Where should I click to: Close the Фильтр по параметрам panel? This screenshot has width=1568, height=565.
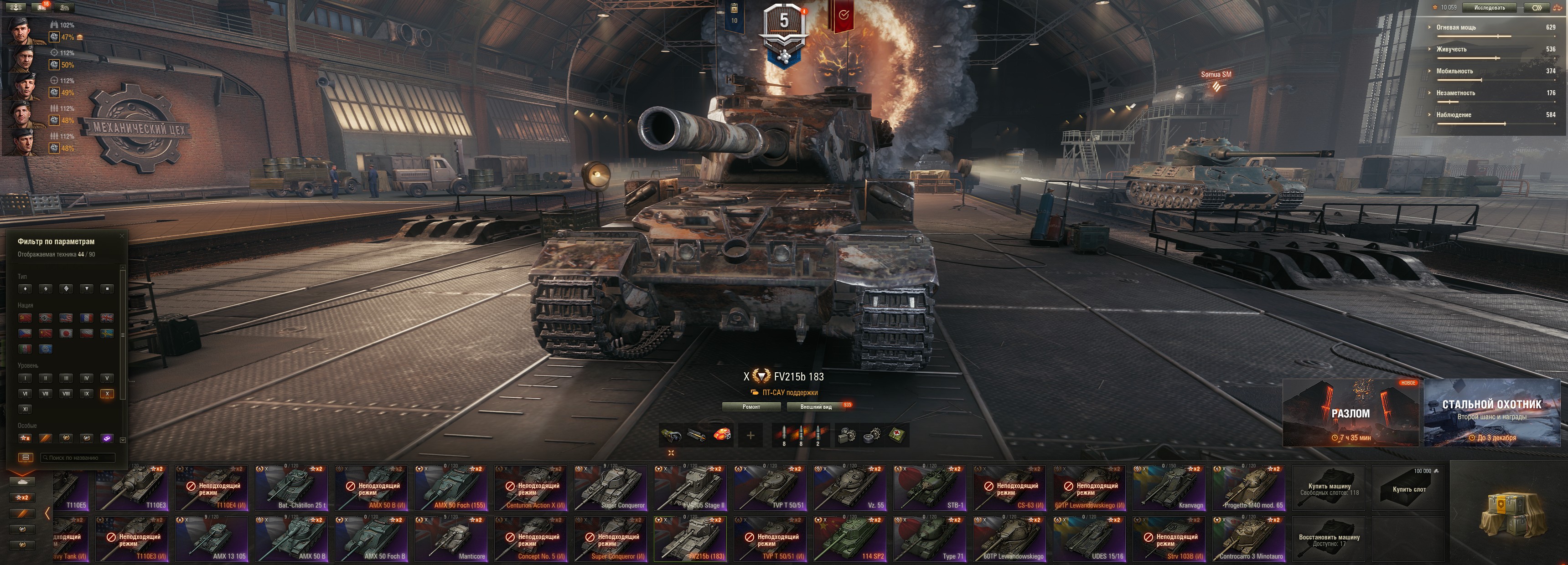click(x=122, y=236)
